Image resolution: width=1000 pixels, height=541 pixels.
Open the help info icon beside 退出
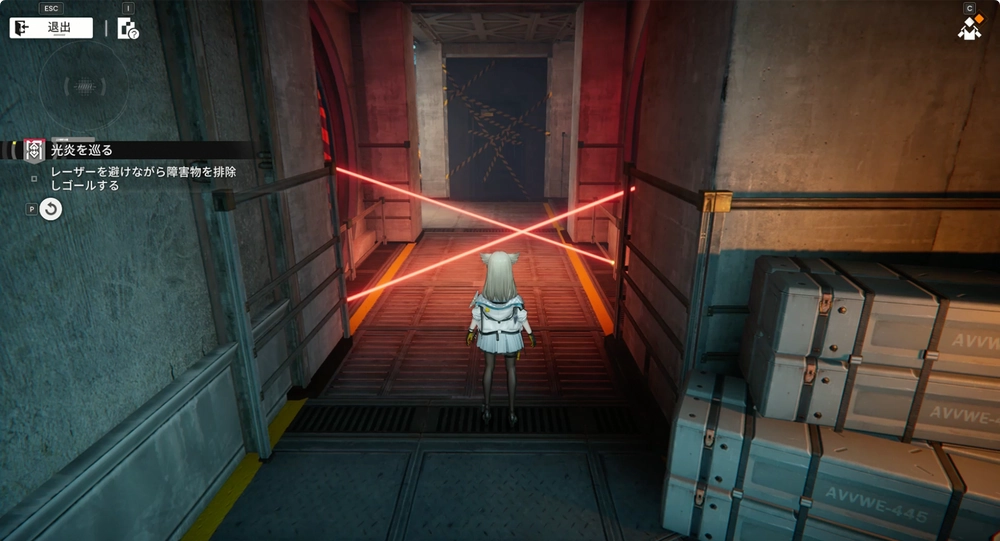pos(128,28)
